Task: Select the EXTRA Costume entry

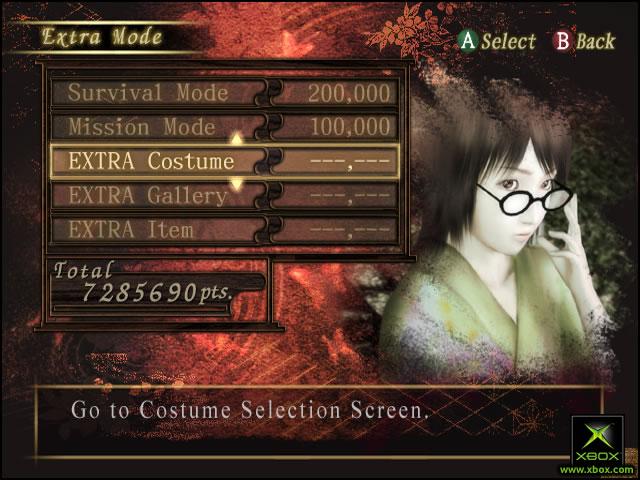Action: 151,161
